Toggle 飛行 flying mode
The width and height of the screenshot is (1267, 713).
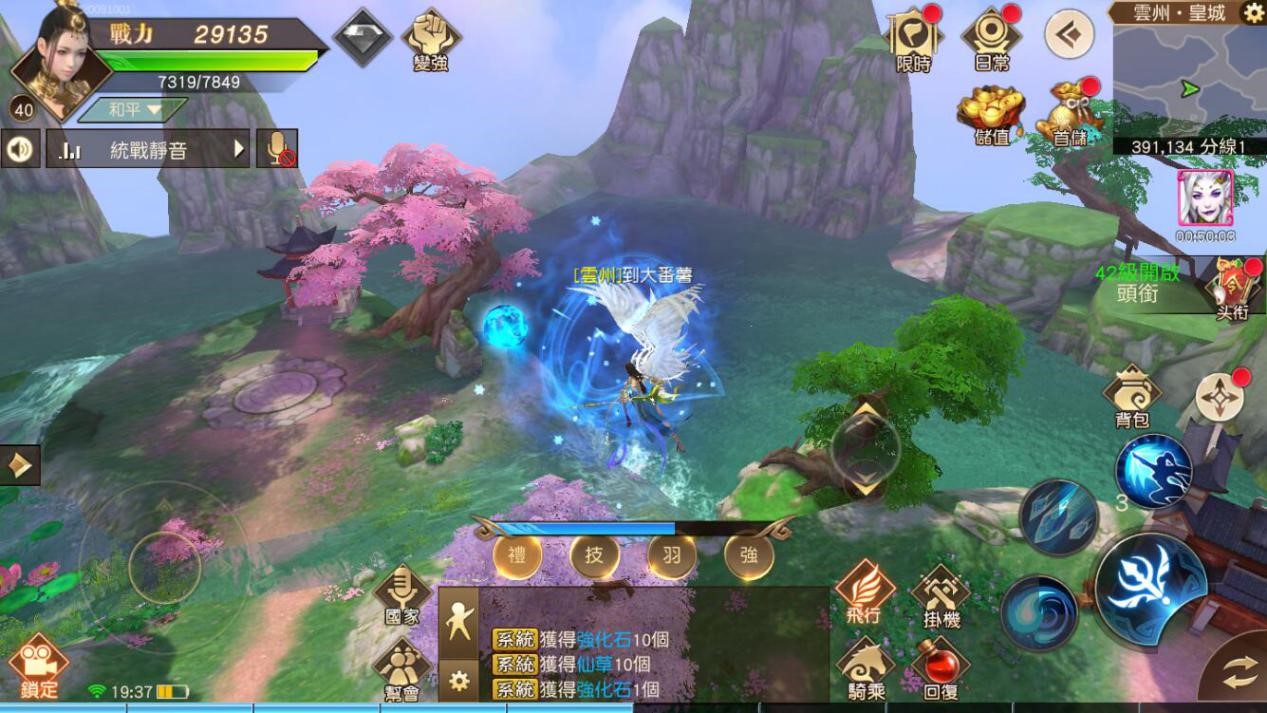pyautogui.click(x=864, y=591)
